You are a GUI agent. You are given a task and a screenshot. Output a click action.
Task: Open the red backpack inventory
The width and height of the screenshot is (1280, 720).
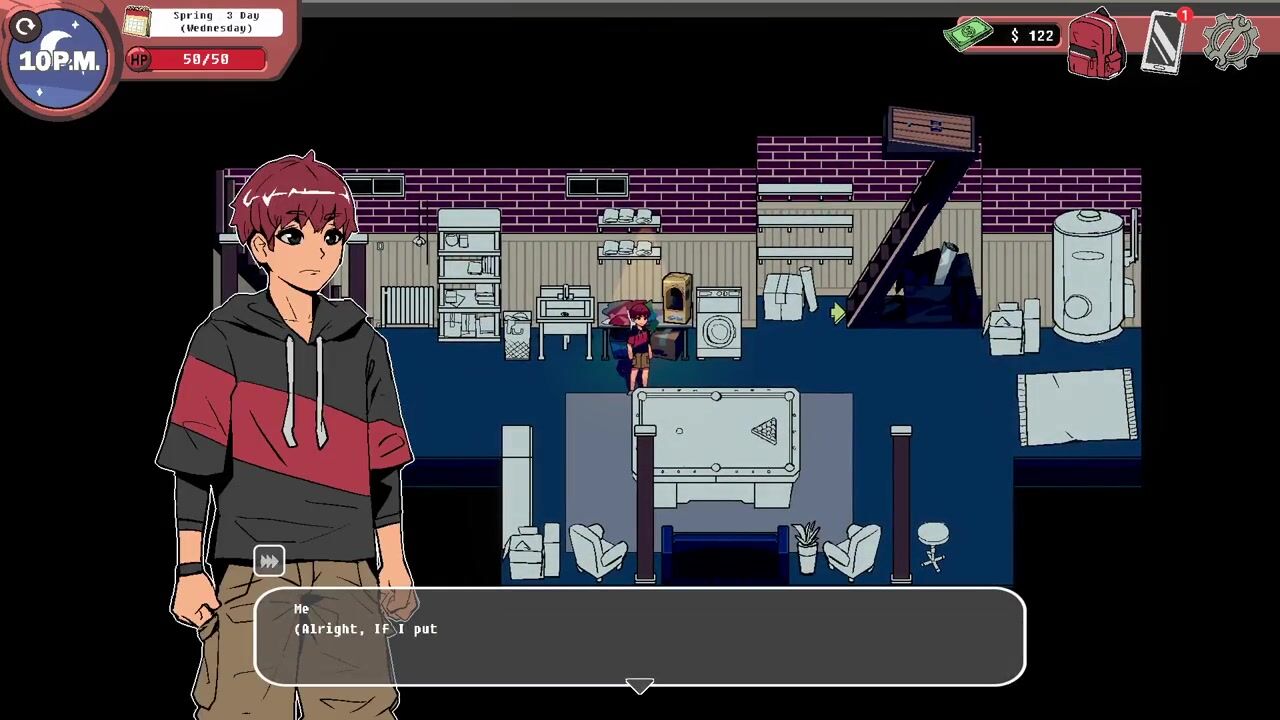pyautogui.click(x=1096, y=44)
